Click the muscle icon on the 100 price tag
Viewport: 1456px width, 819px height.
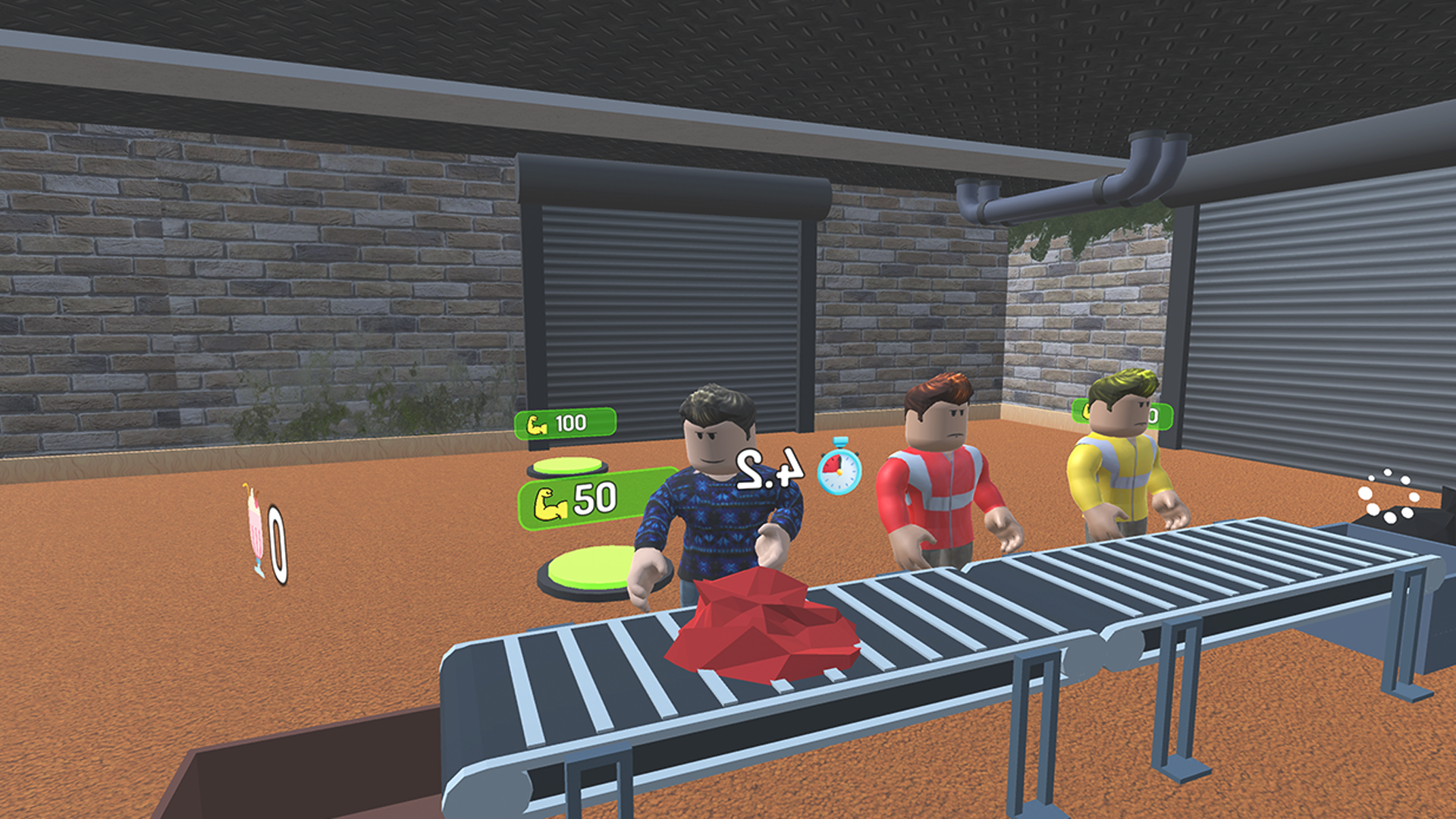coord(536,425)
